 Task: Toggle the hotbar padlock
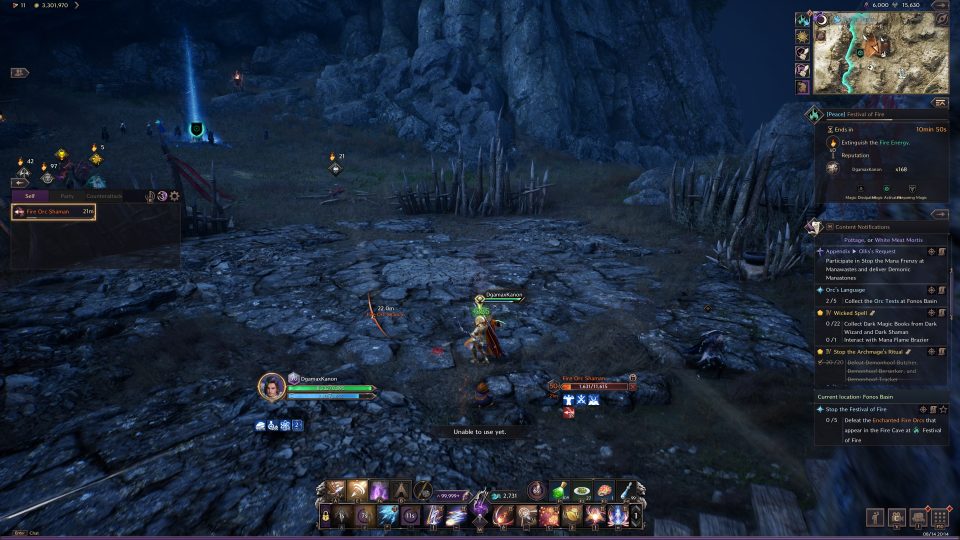[x=326, y=516]
